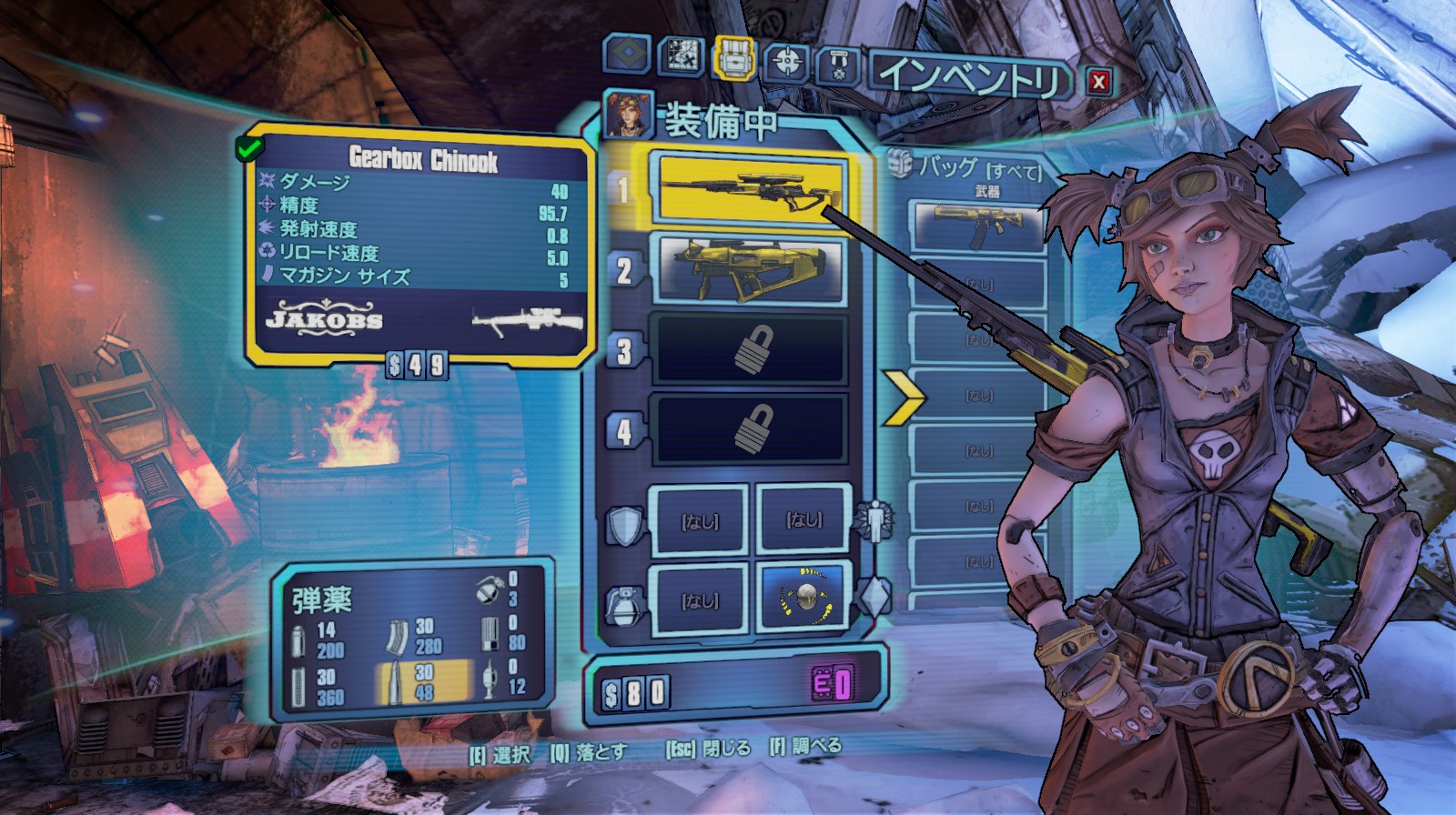Select the empty class mod slot
1456x815 pixels.
pyautogui.click(x=804, y=519)
